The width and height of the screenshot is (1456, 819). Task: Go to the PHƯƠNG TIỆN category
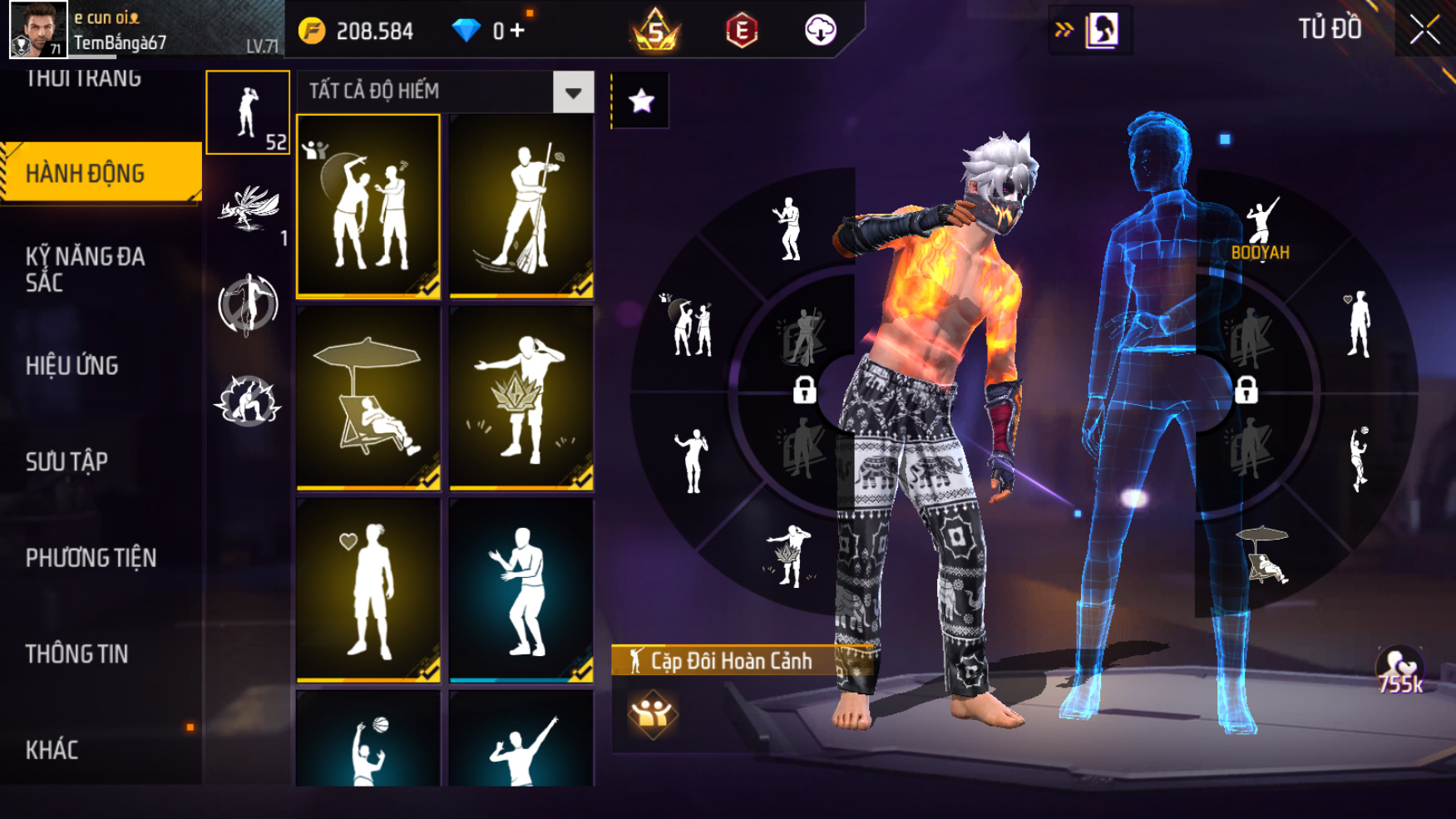[91, 557]
